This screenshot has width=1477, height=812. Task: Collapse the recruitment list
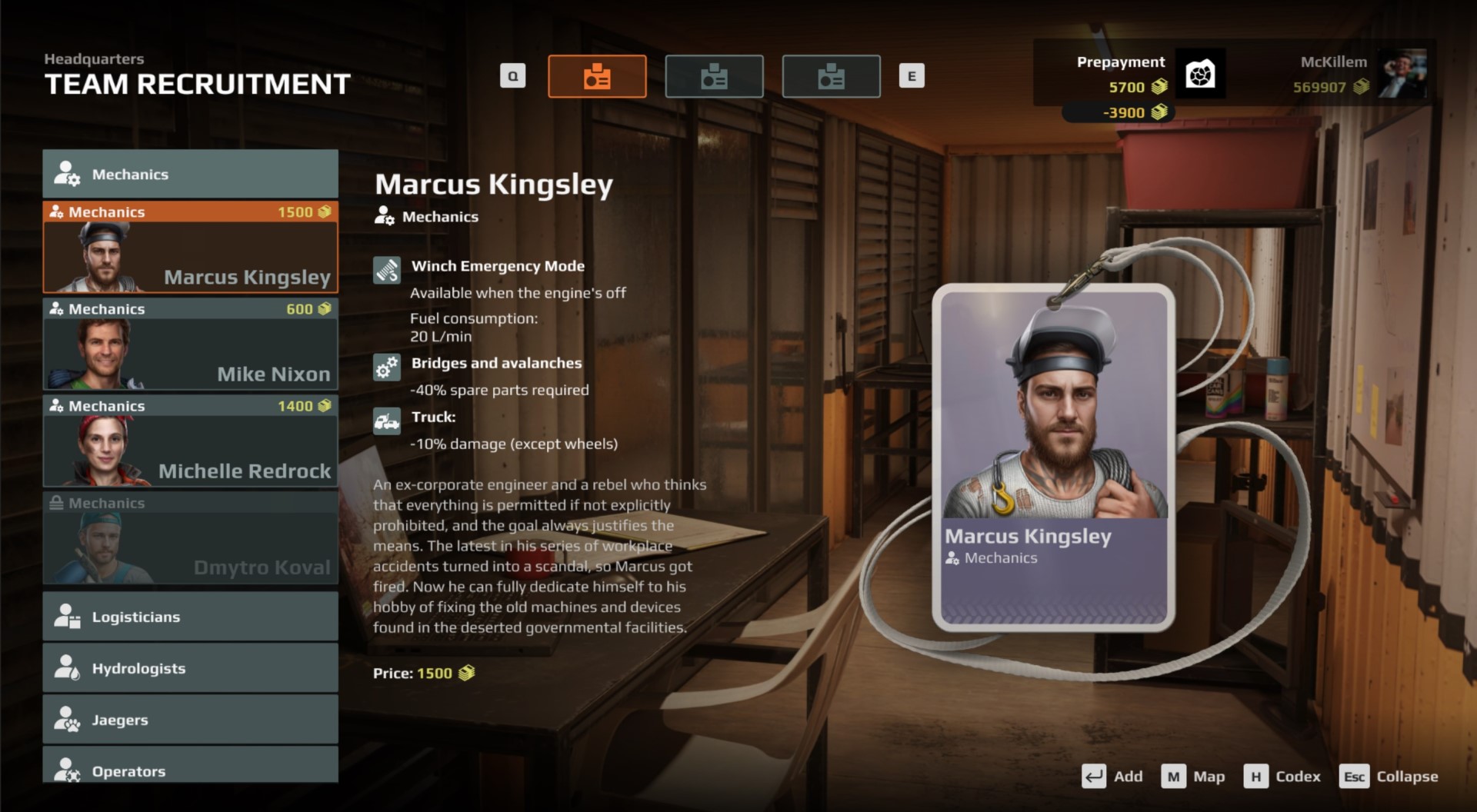(x=1389, y=777)
